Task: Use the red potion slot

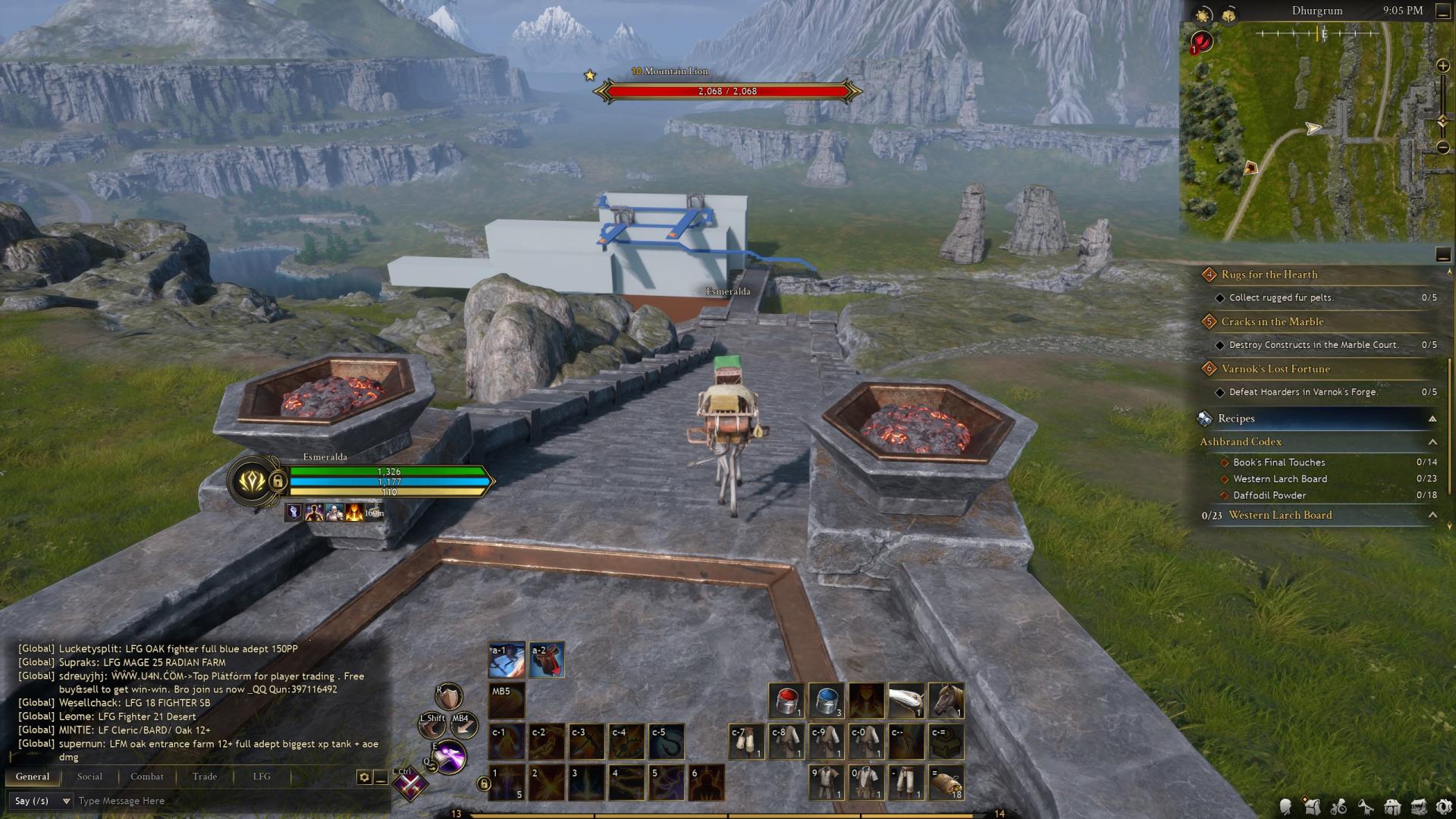Action: tap(786, 700)
